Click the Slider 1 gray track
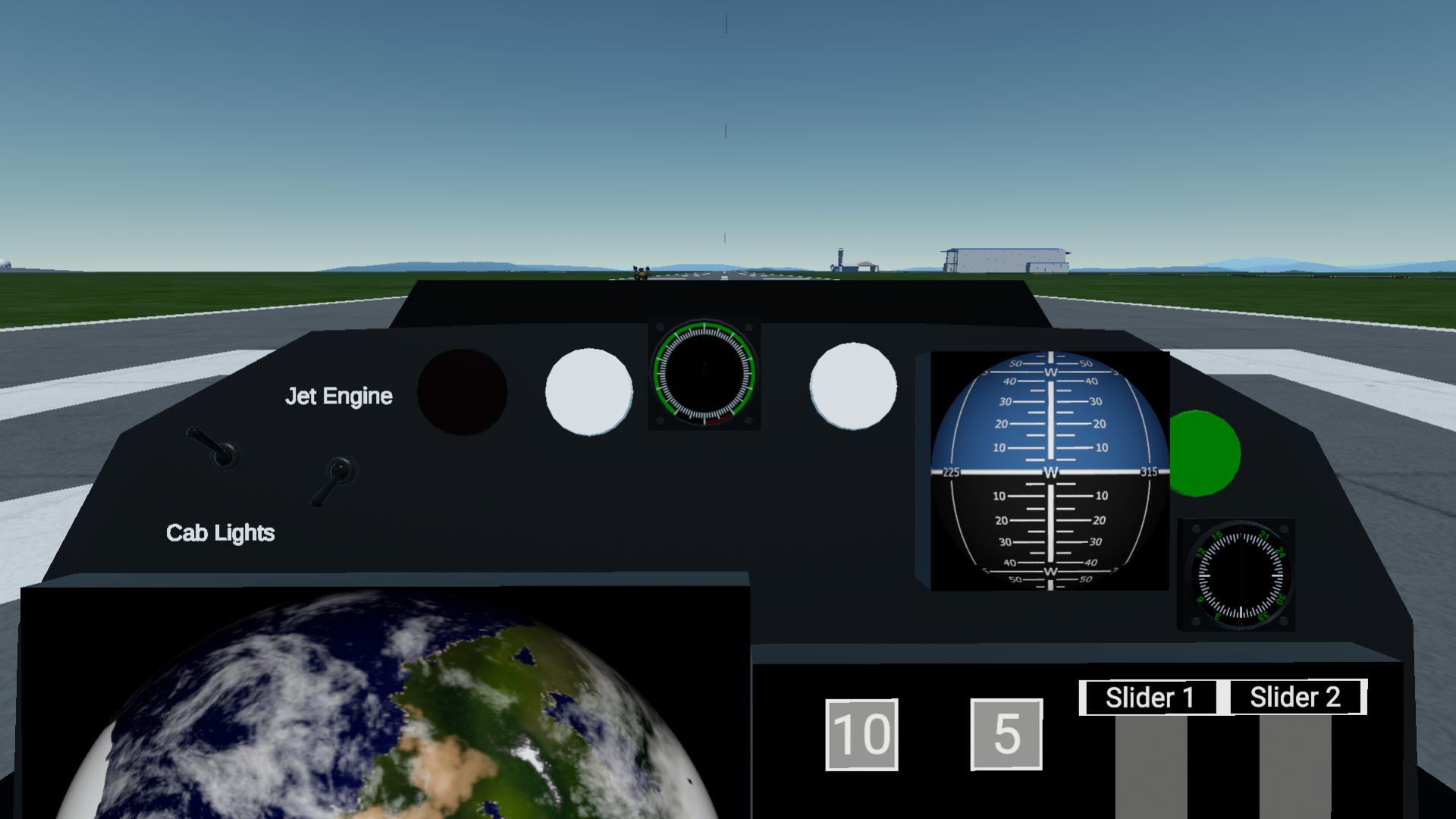 point(1150,766)
